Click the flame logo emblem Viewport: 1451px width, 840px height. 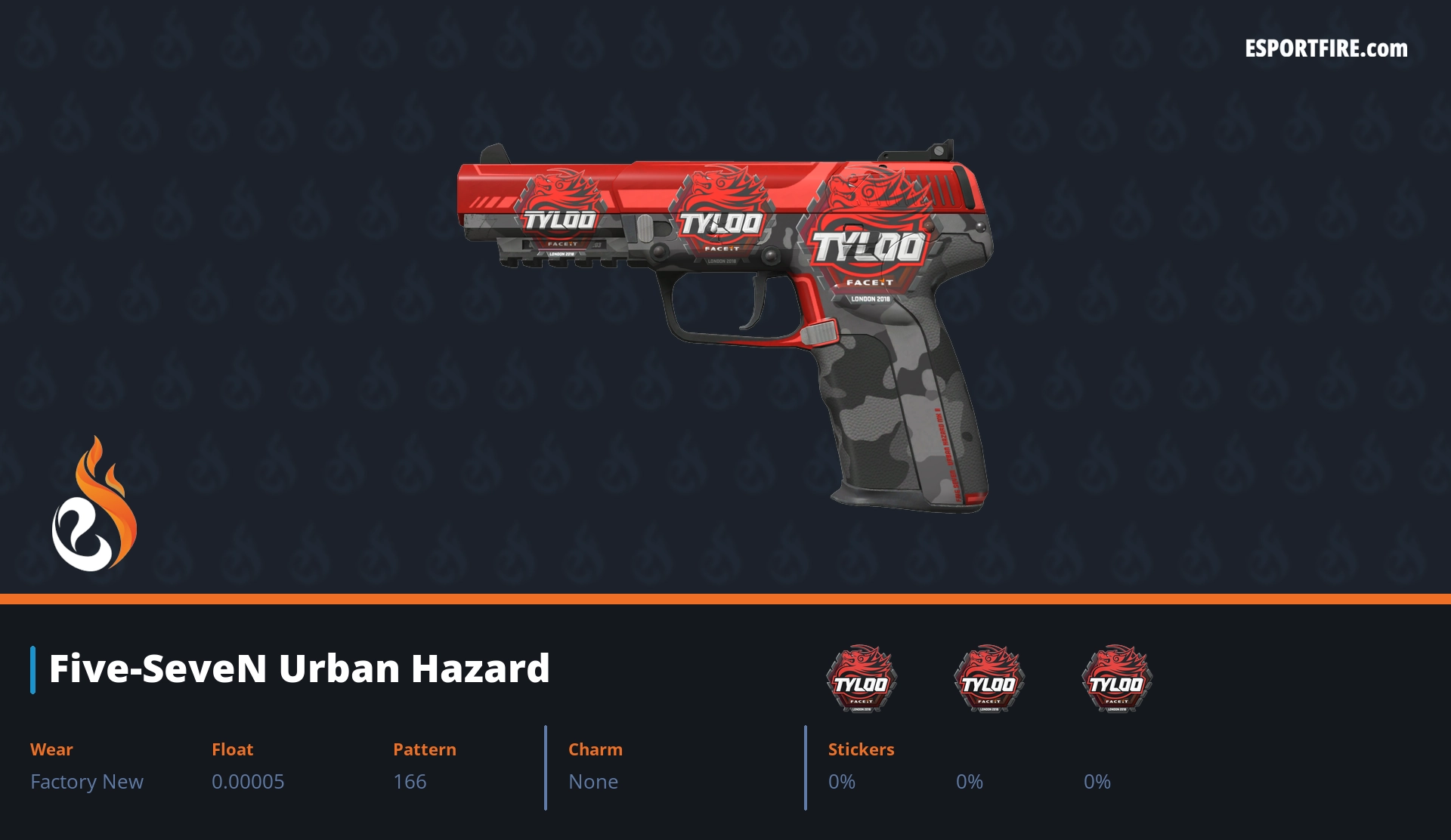pyautogui.click(x=94, y=505)
